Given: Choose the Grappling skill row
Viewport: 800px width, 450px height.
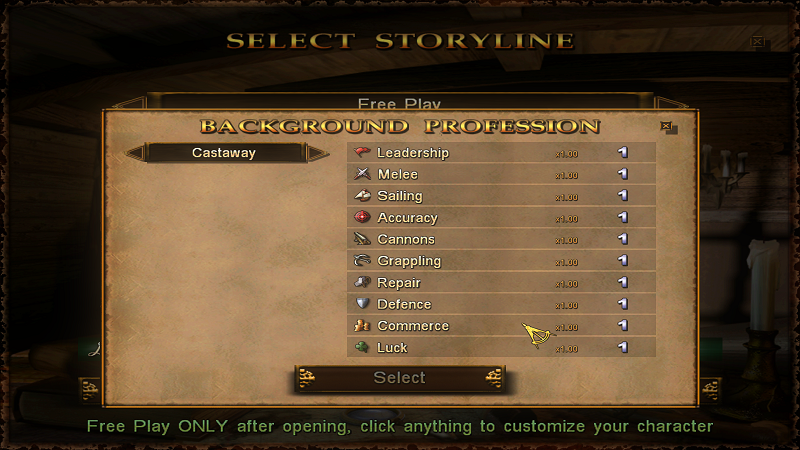Looking at the screenshot, I should (500, 261).
